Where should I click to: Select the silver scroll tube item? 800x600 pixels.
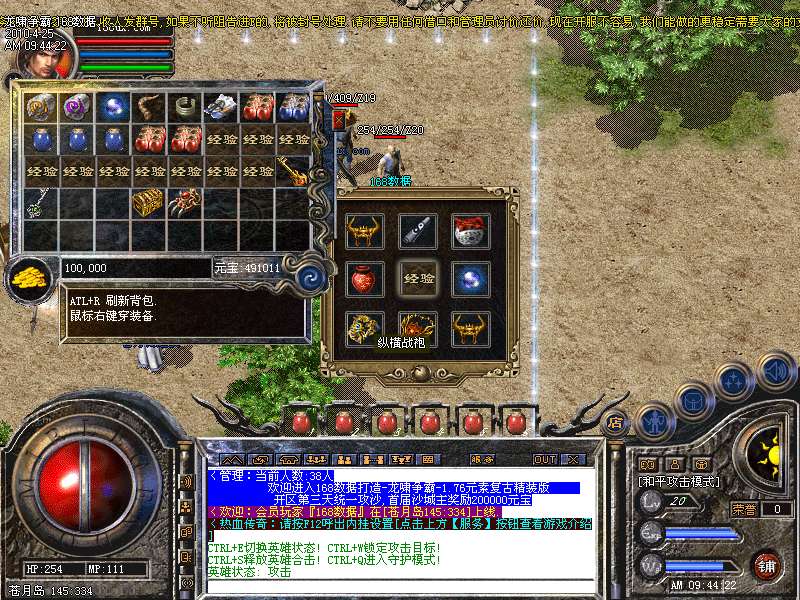tap(415, 231)
